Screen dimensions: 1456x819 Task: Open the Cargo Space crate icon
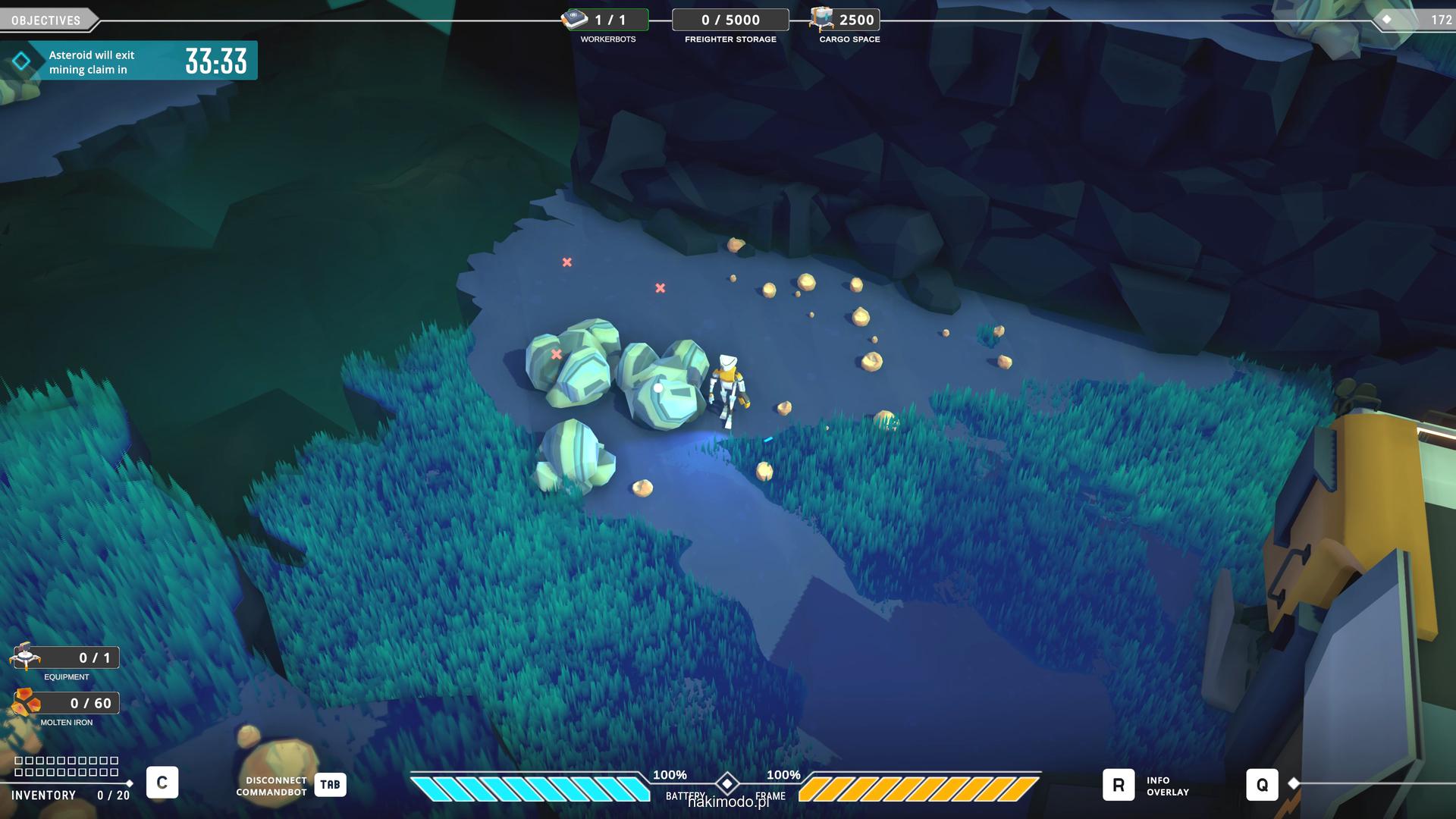tap(821, 20)
